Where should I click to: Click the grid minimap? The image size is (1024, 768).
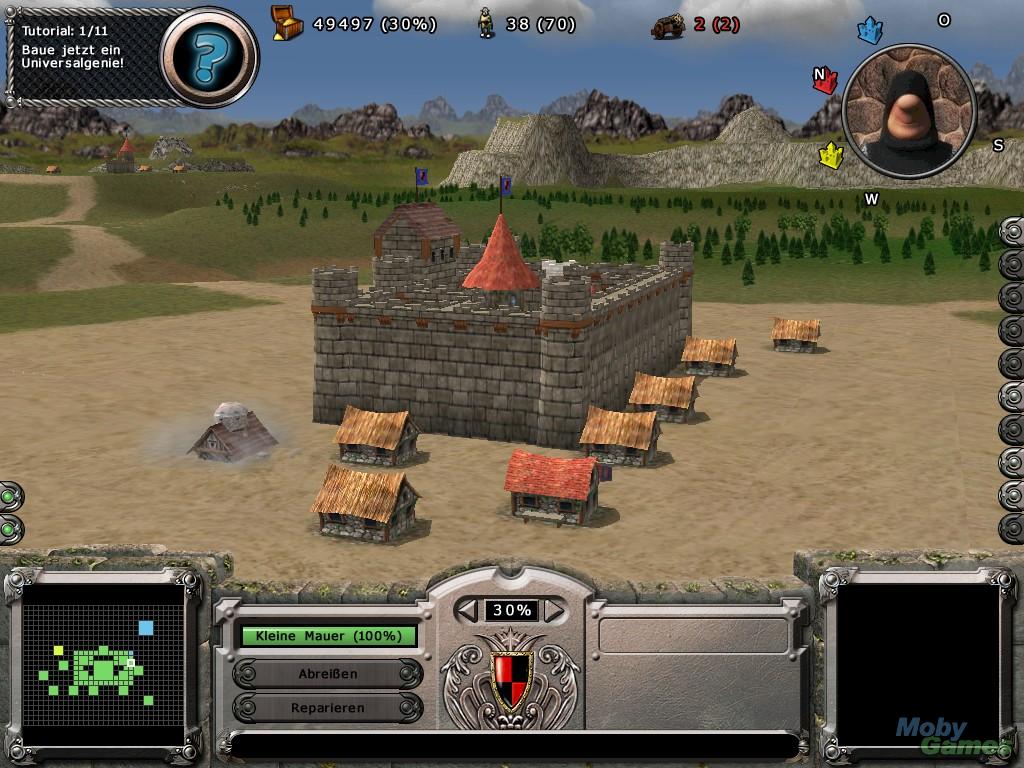click(x=103, y=664)
